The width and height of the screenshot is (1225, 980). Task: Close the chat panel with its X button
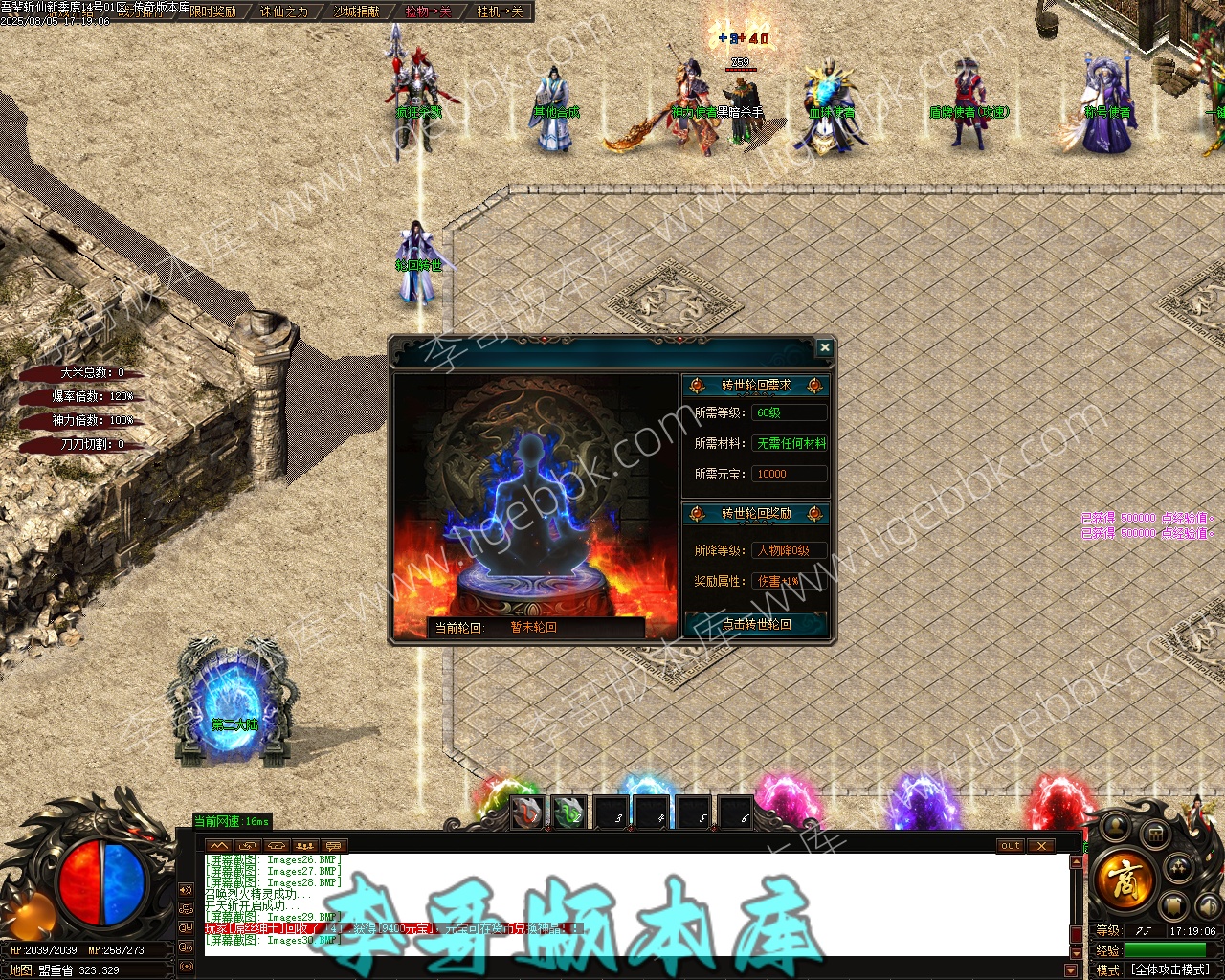[1040, 846]
